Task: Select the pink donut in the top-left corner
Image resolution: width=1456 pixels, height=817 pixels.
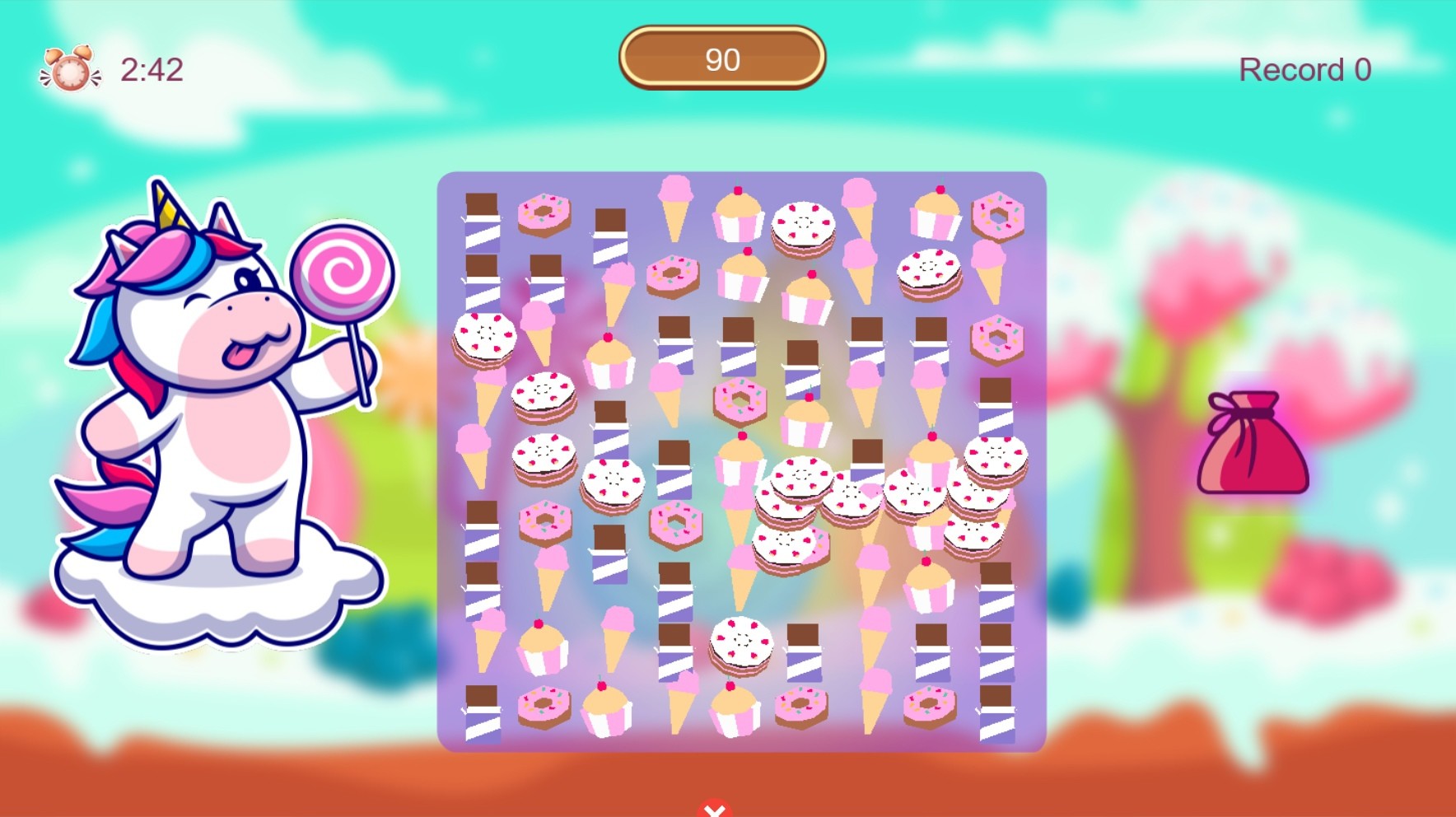Action: (x=544, y=214)
